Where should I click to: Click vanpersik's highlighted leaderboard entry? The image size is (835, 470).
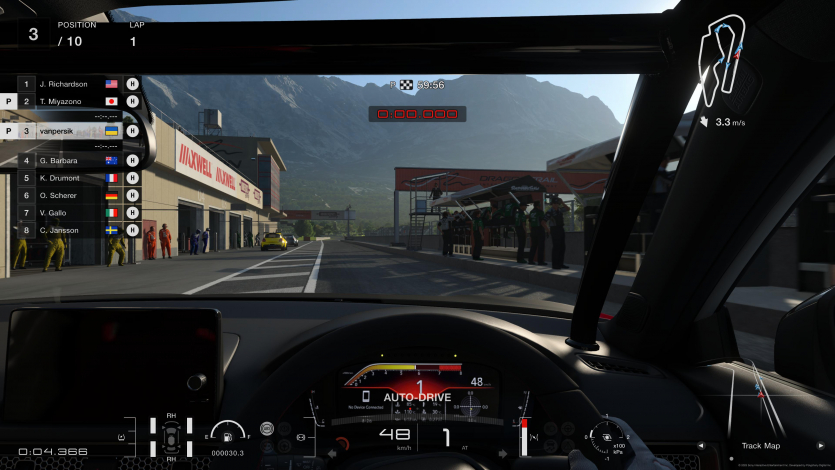tap(70, 130)
